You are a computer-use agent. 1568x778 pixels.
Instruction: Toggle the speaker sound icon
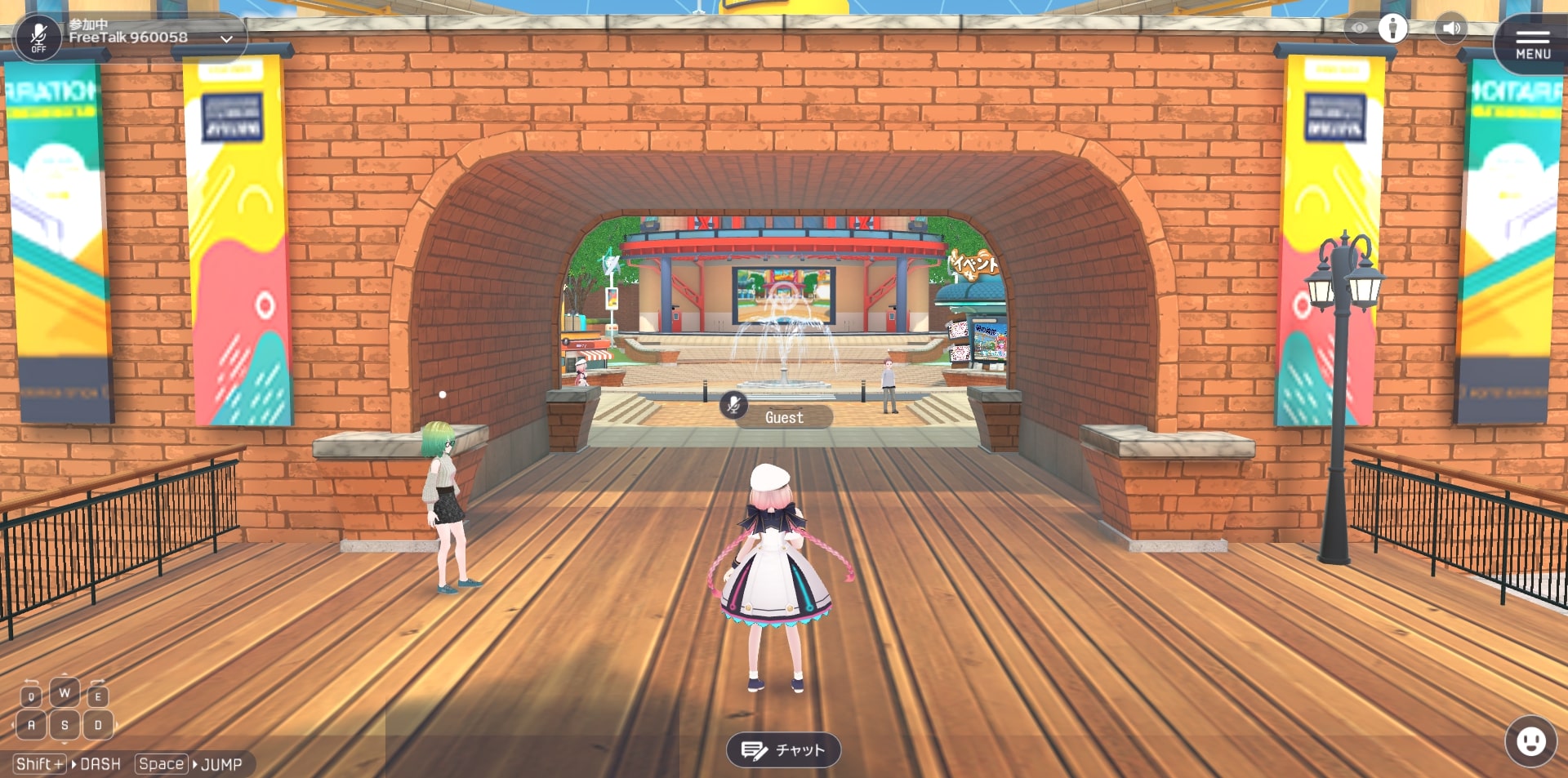[1451, 29]
